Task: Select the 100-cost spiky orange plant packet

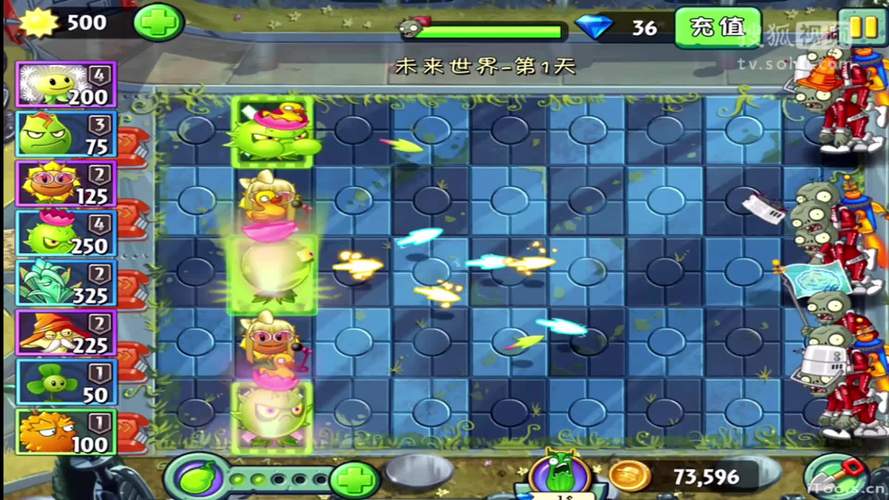Action: 67,432
